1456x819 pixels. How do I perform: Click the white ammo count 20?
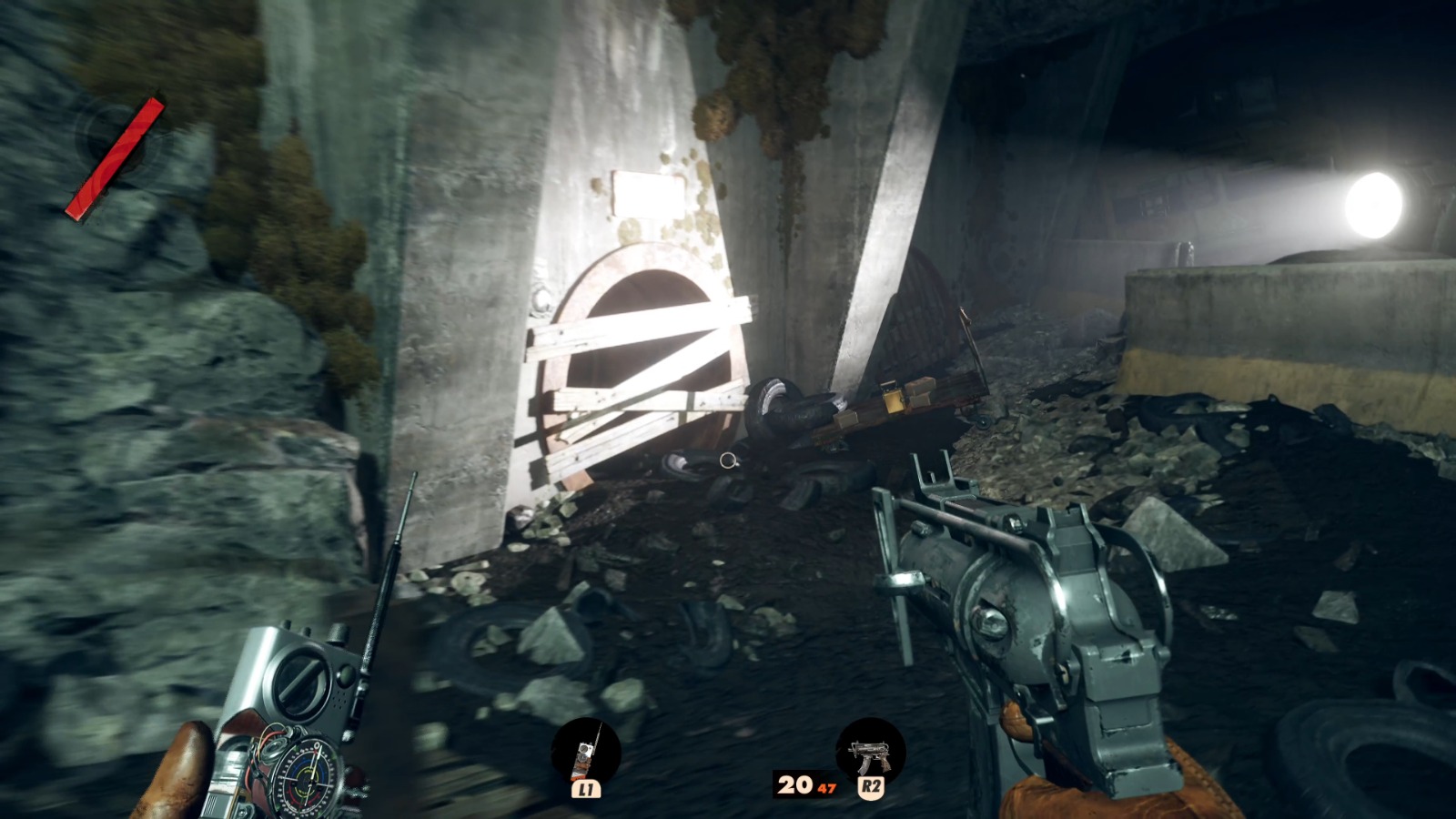pyautogui.click(x=794, y=784)
